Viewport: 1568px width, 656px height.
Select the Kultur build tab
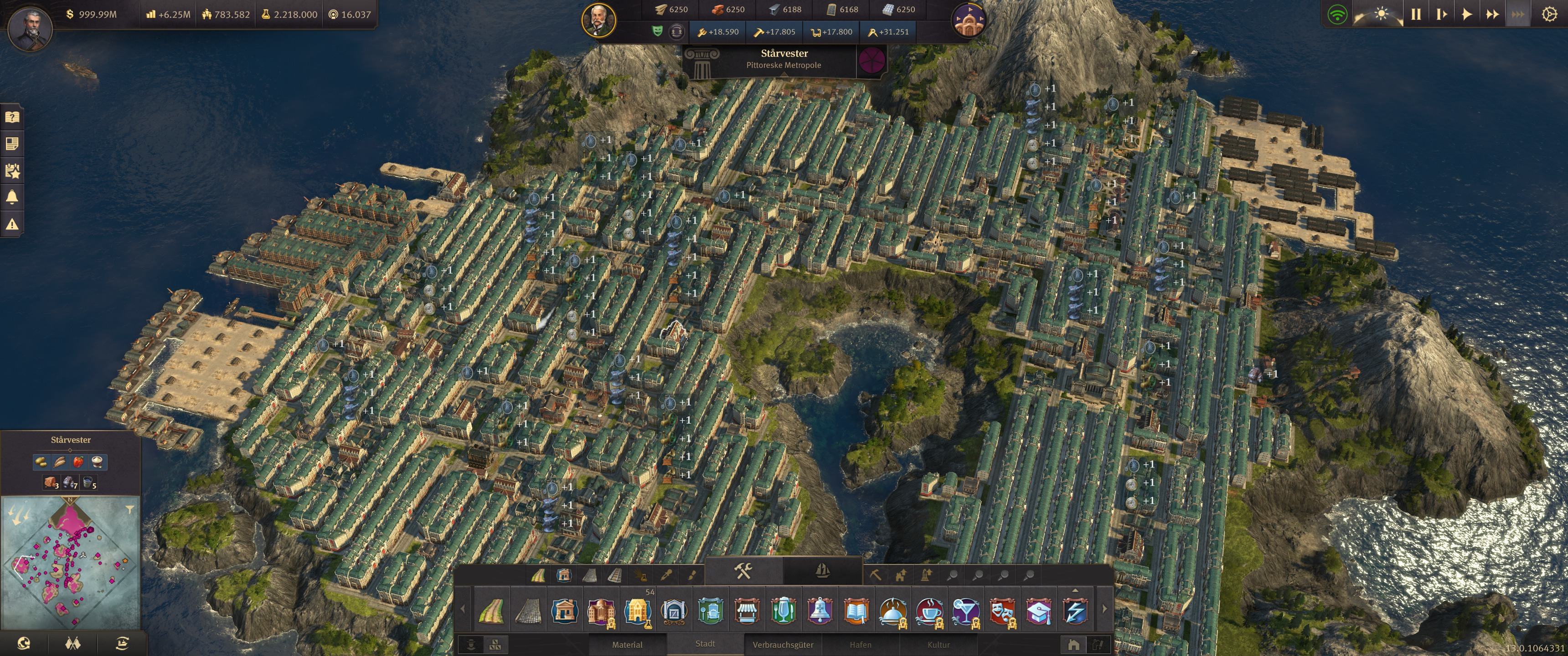(938, 645)
